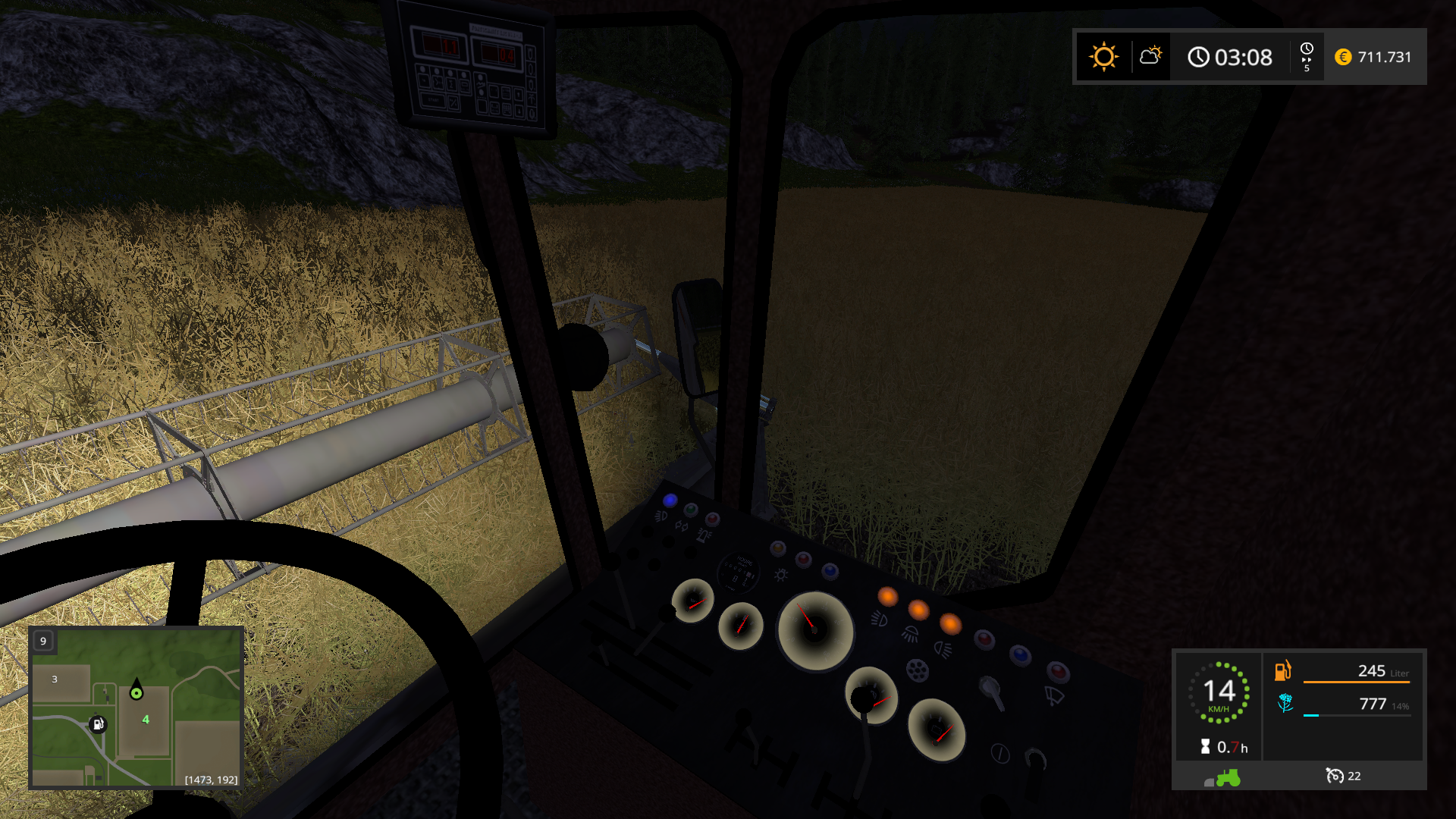Select the player position marker on minimap

[136, 691]
